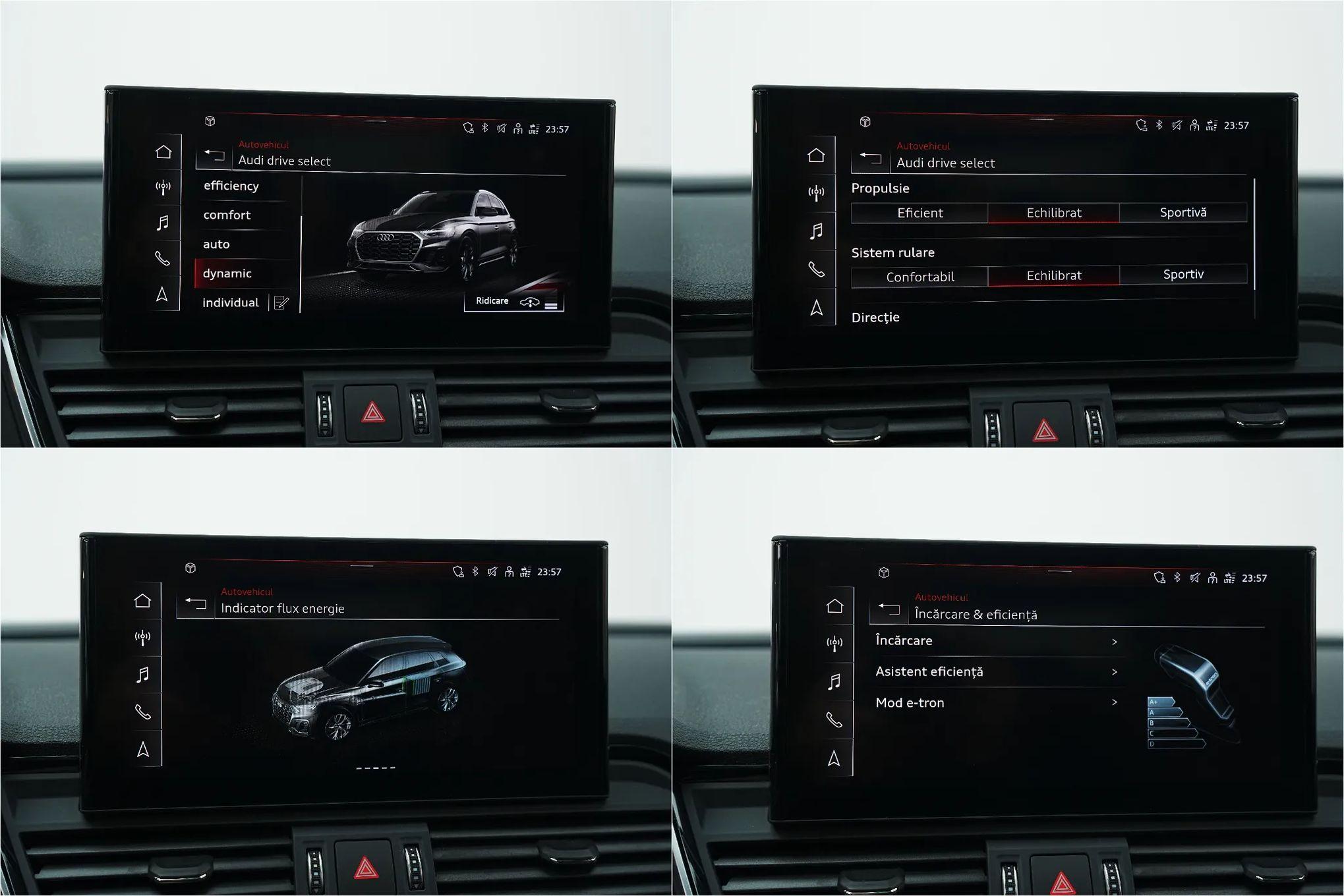Select the Radio sidebar icon

(x=163, y=186)
